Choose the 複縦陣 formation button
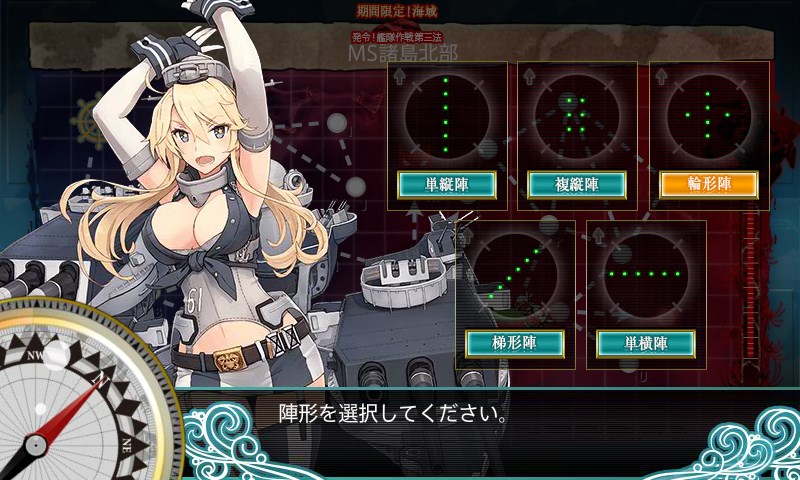800x480 pixels. pyautogui.click(x=576, y=185)
